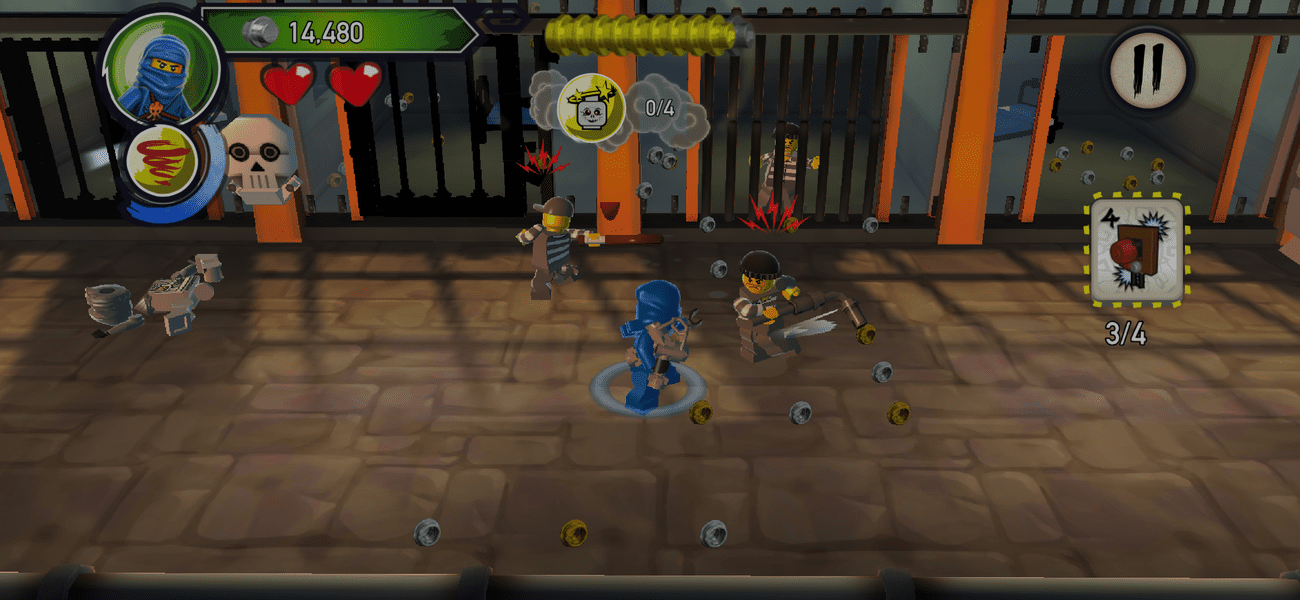Tap the blue ninja character portrait
Screen dimensions: 1300x600
coord(162,66)
